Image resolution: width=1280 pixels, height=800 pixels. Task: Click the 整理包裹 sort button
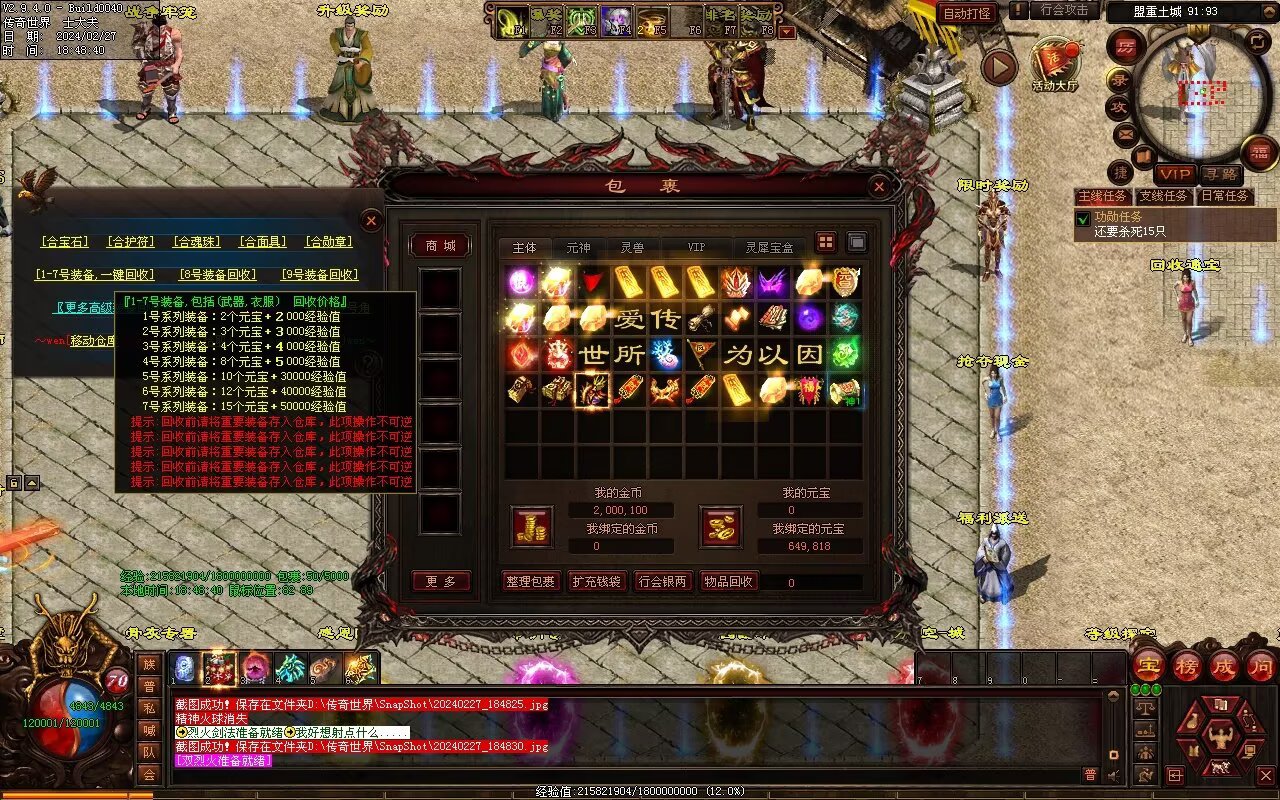(x=530, y=581)
